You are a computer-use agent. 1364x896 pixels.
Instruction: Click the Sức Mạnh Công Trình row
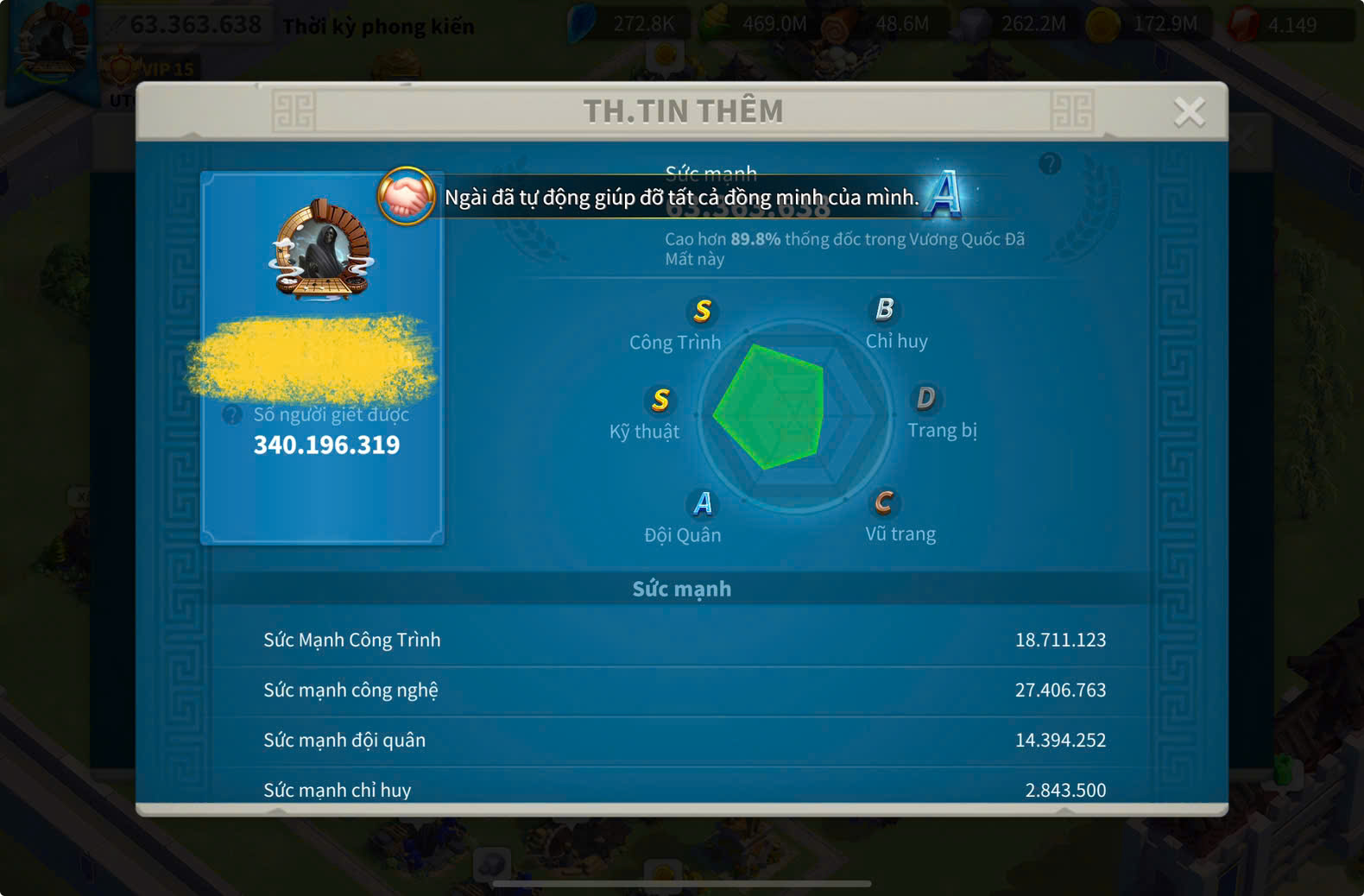coord(684,640)
